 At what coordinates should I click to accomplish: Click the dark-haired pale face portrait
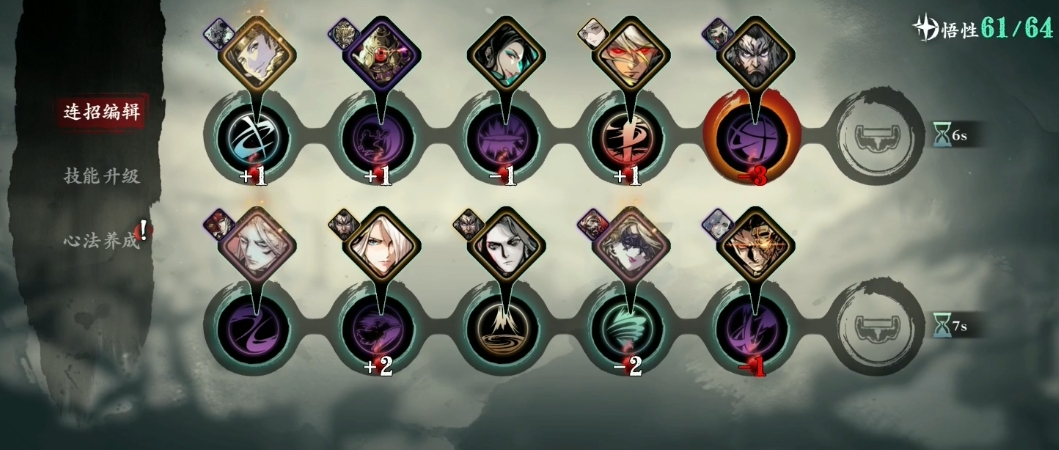click(x=506, y=246)
